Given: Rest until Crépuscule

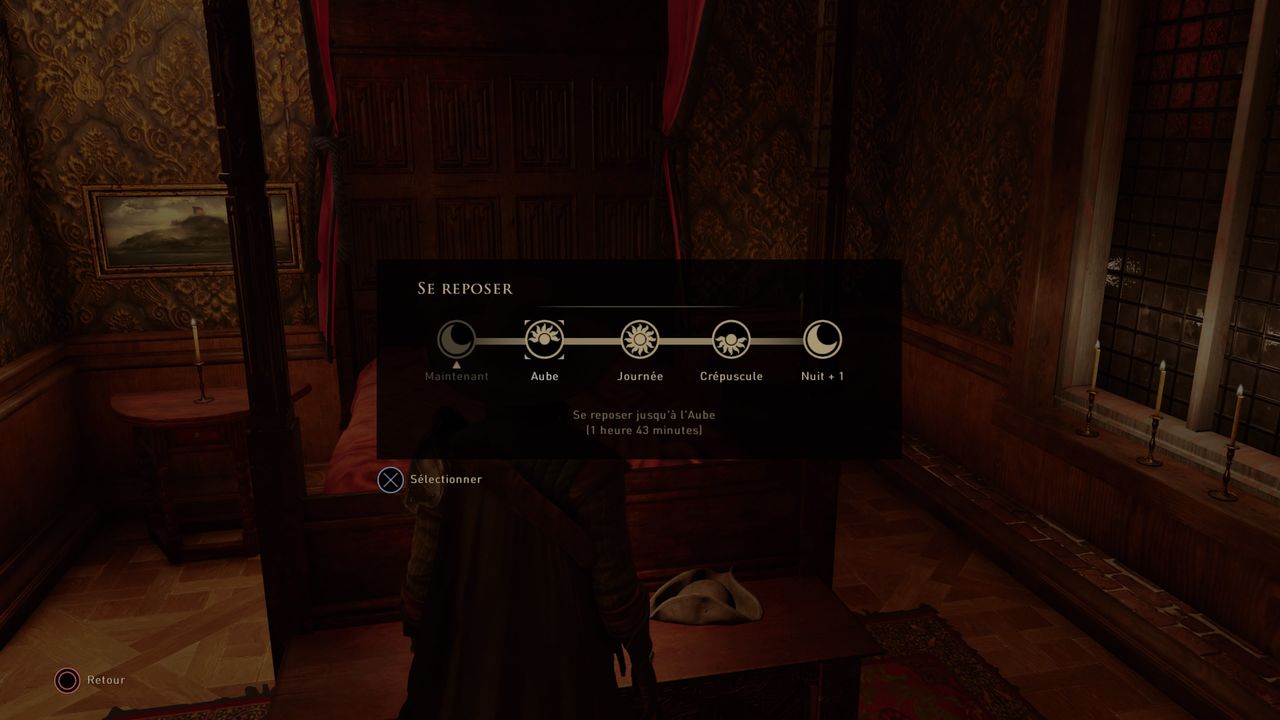Looking at the screenshot, I should pyautogui.click(x=731, y=340).
